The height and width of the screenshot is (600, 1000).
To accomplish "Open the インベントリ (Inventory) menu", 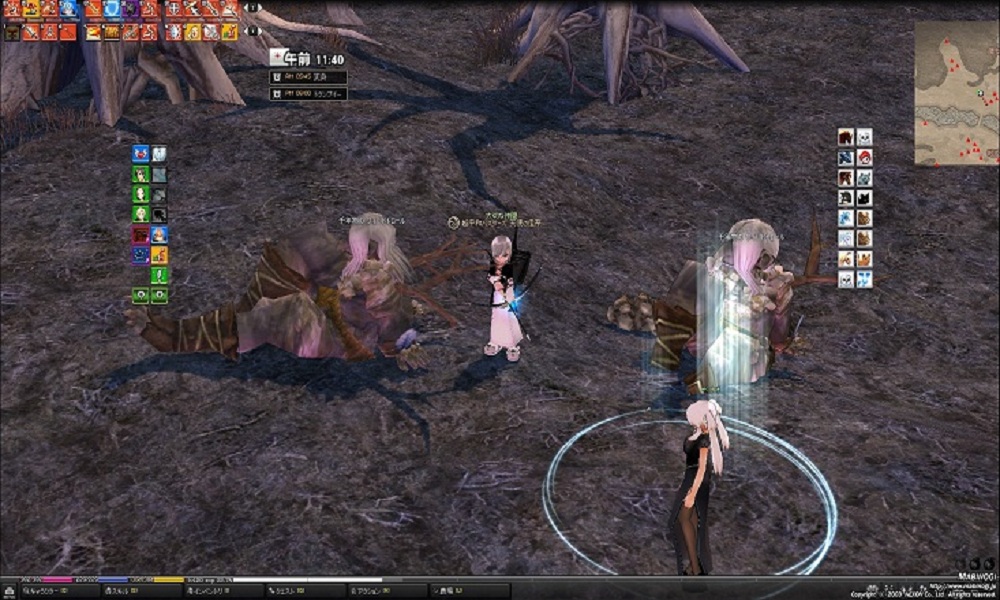I will coord(205,591).
